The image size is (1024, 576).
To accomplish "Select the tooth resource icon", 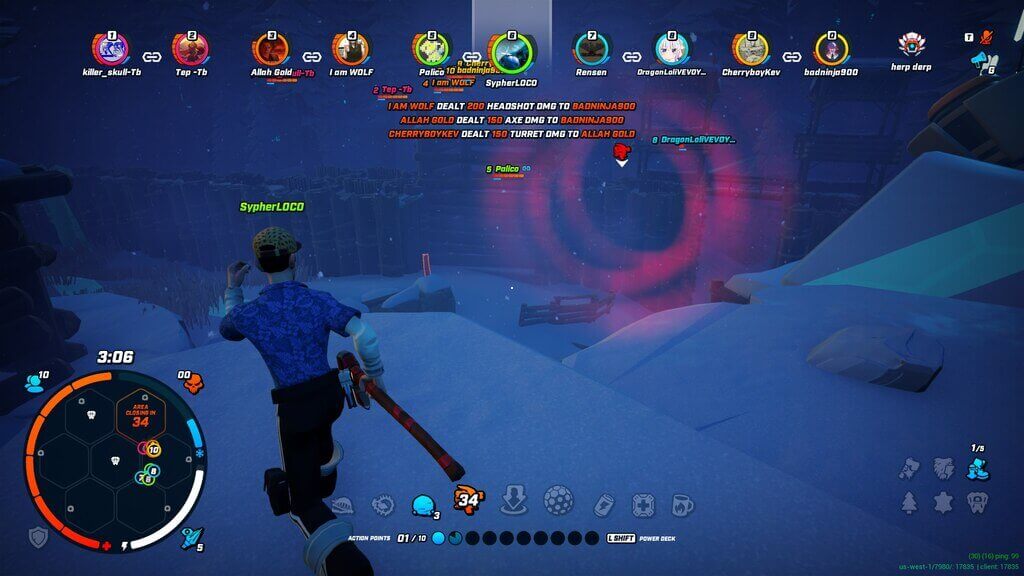I will tap(977, 500).
